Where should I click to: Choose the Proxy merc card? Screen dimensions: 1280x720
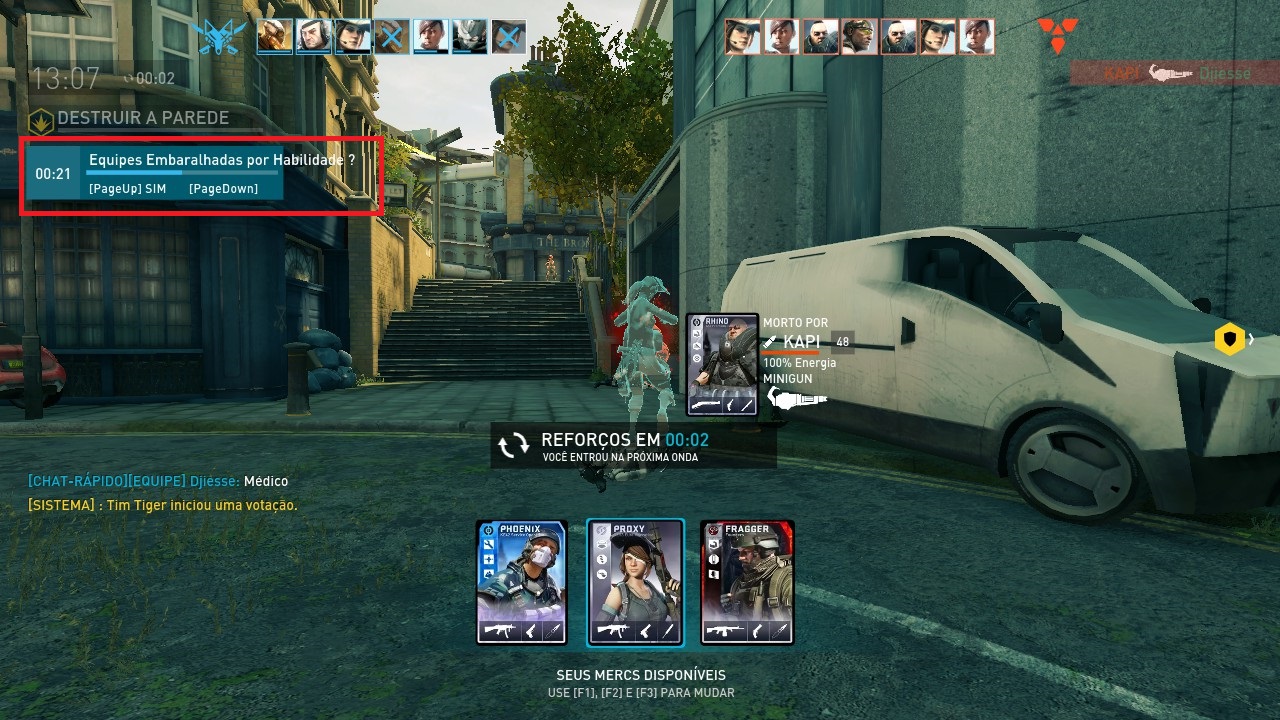(x=635, y=581)
